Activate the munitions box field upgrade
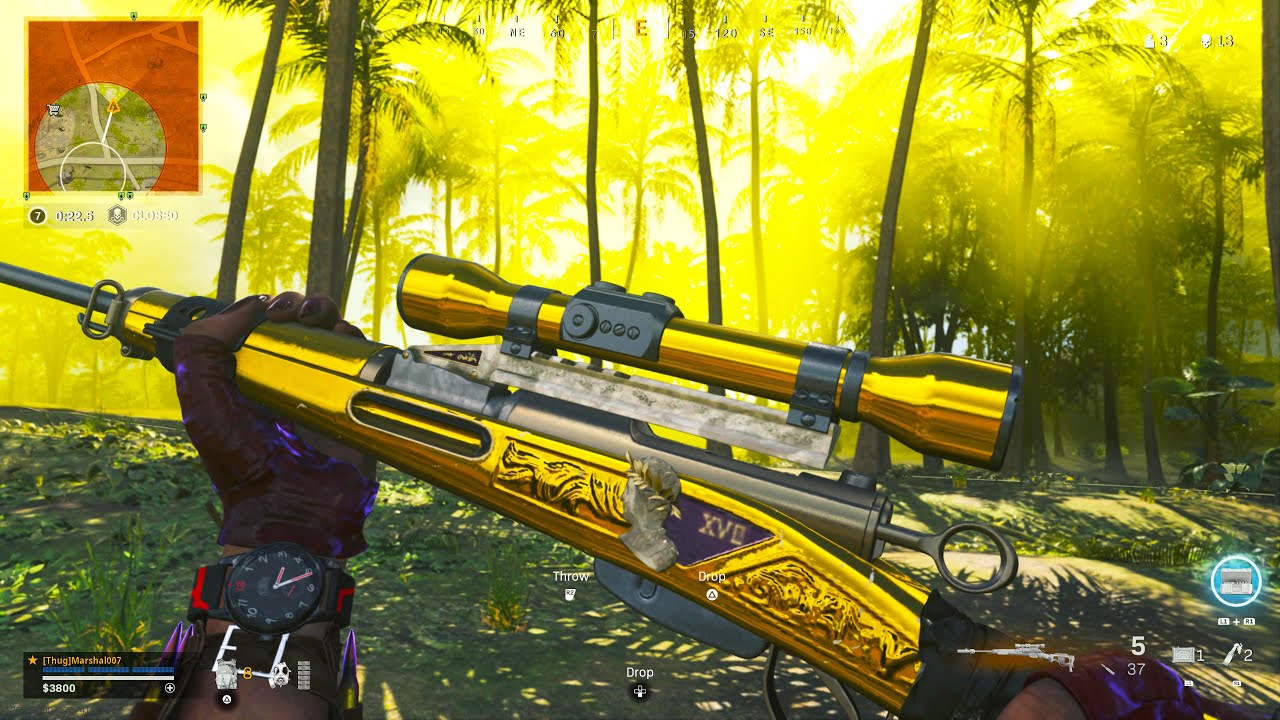The image size is (1280, 720). (x=1236, y=580)
